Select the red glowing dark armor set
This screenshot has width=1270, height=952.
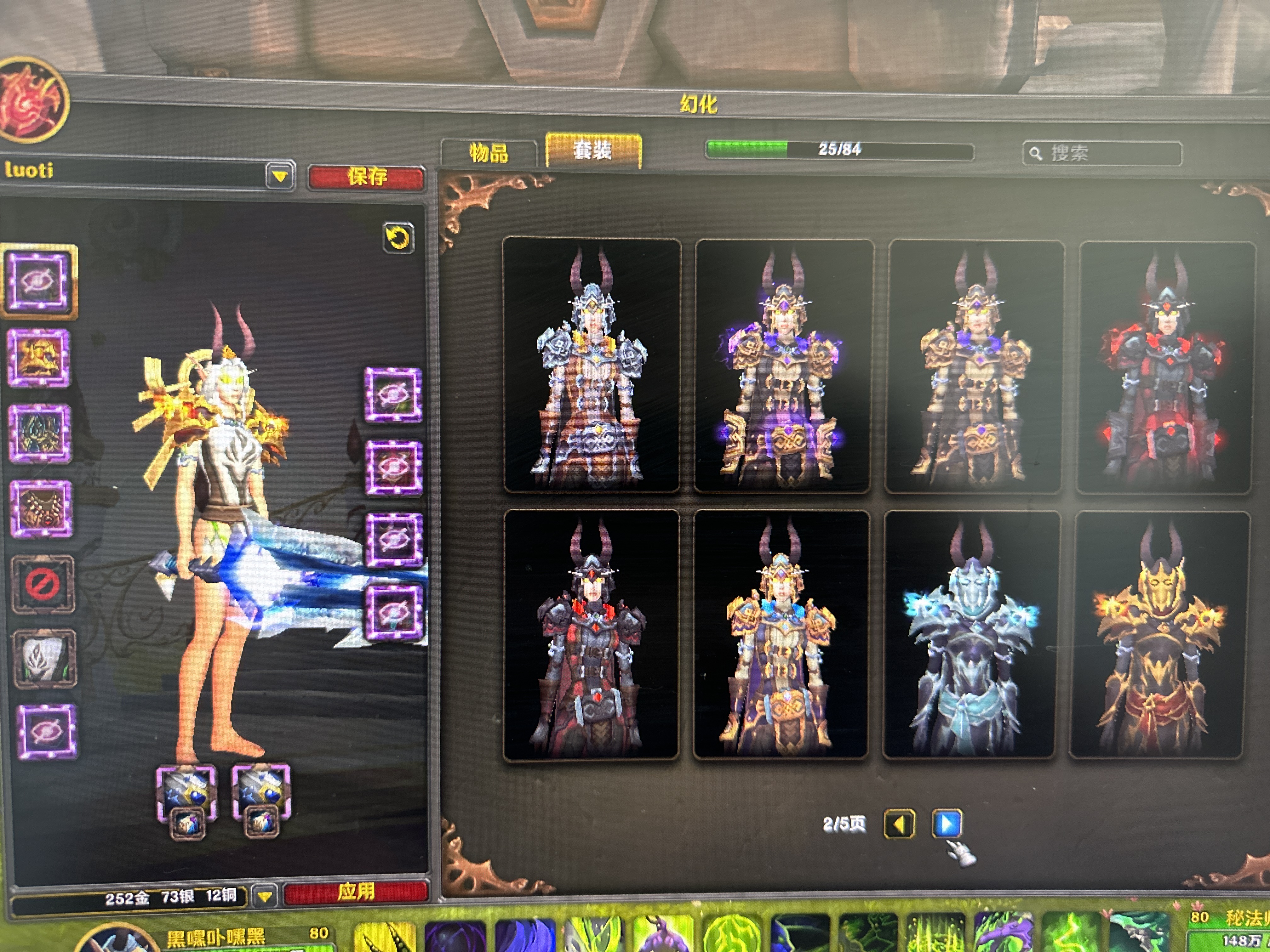(x=1164, y=367)
